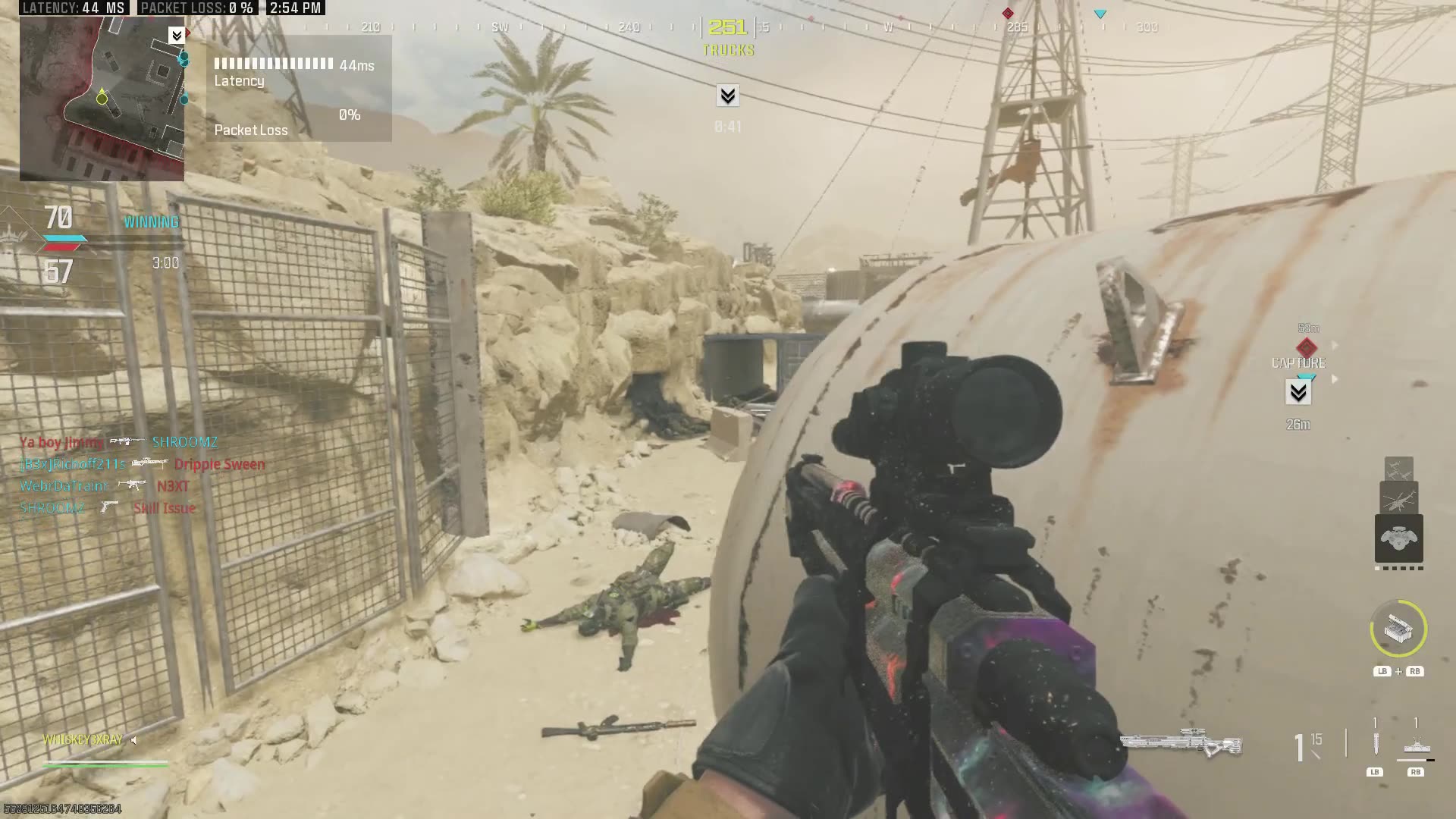Viewport: 1456px width, 819px height.
Task: Click SHROOMZ in the killfeed
Action: click(x=184, y=442)
